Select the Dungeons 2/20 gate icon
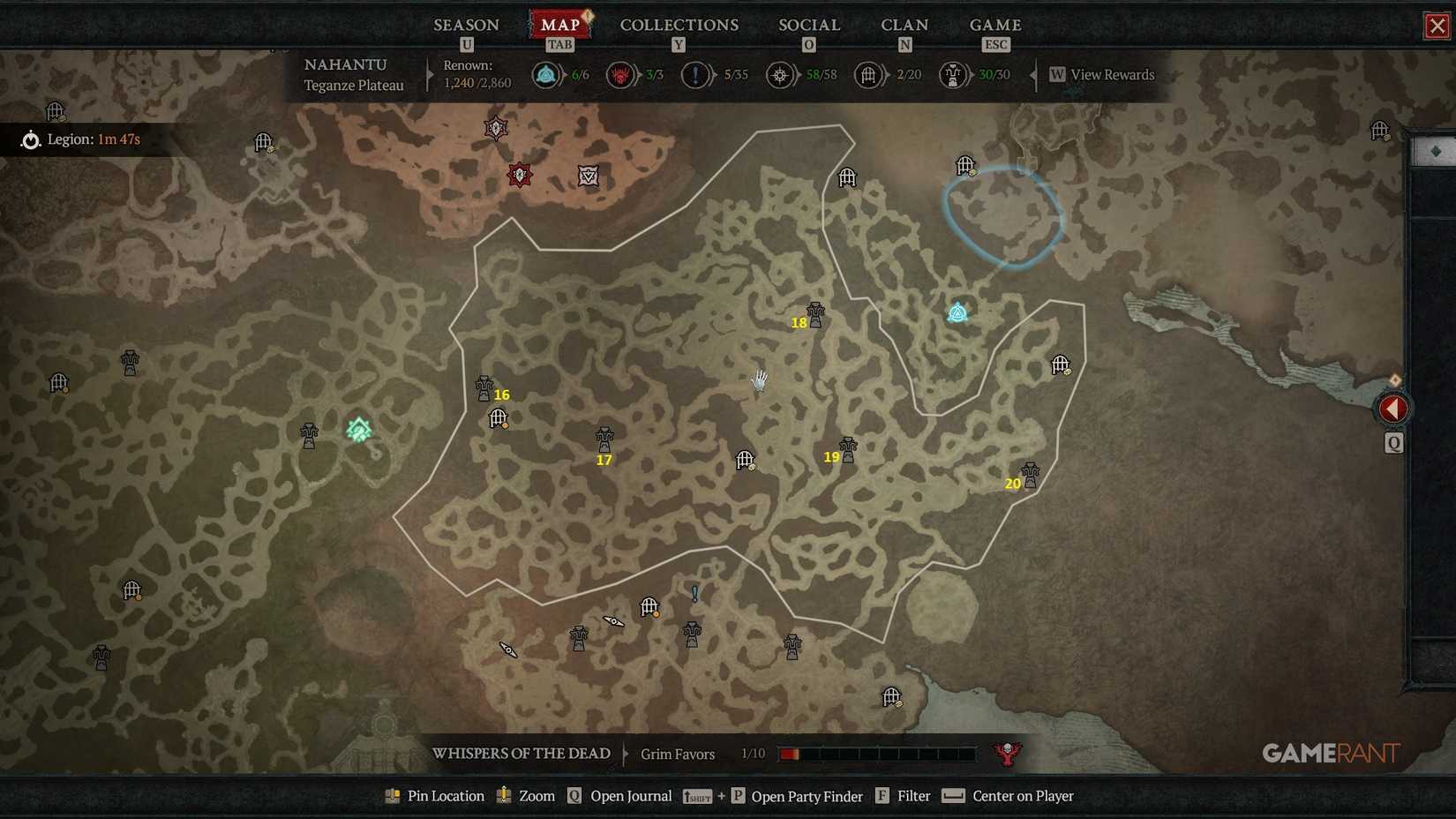The width and height of the screenshot is (1456, 819). point(868,75)
